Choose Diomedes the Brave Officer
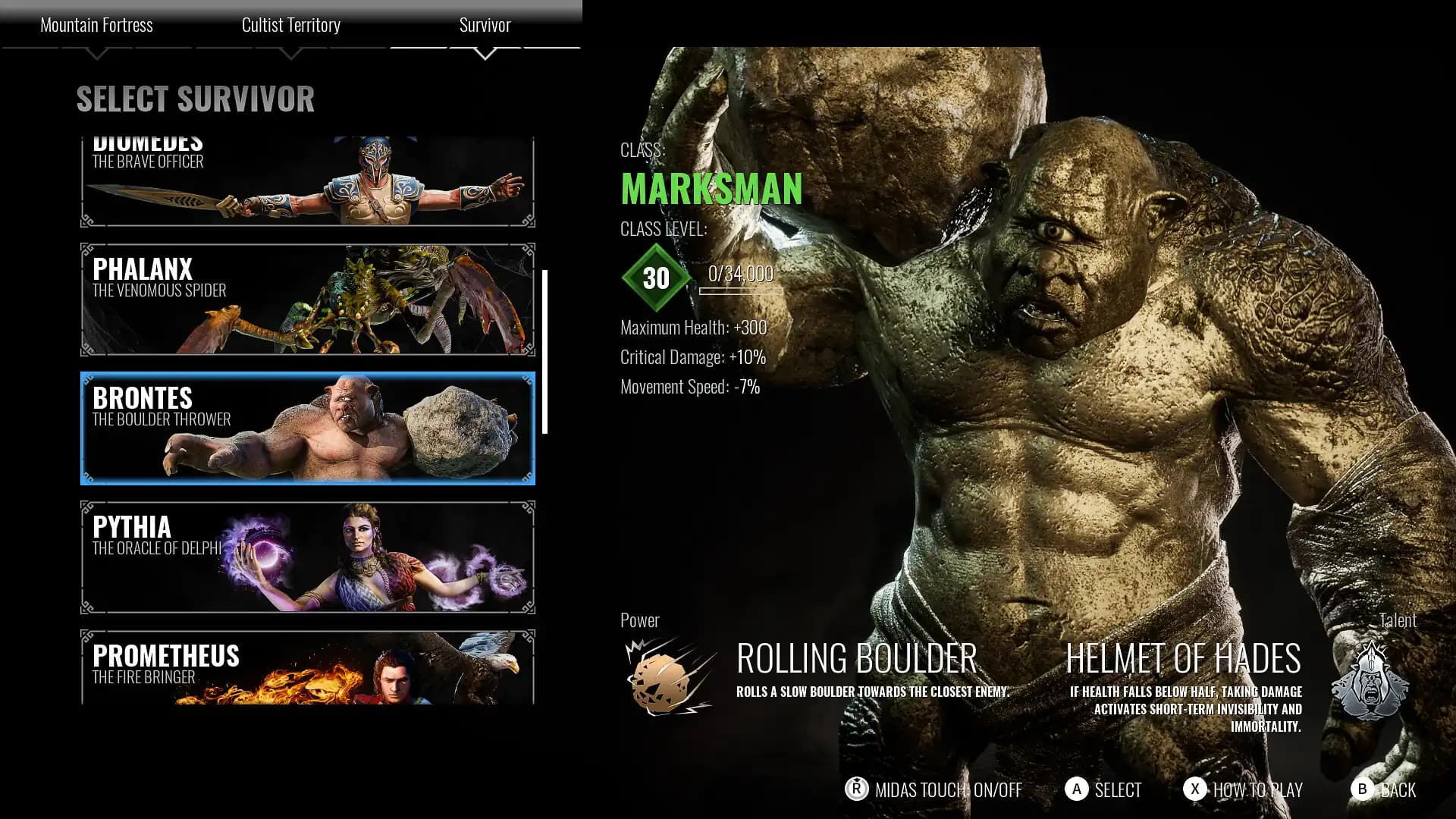Screen dimensions: 1456x819 (x=307, y=182)
